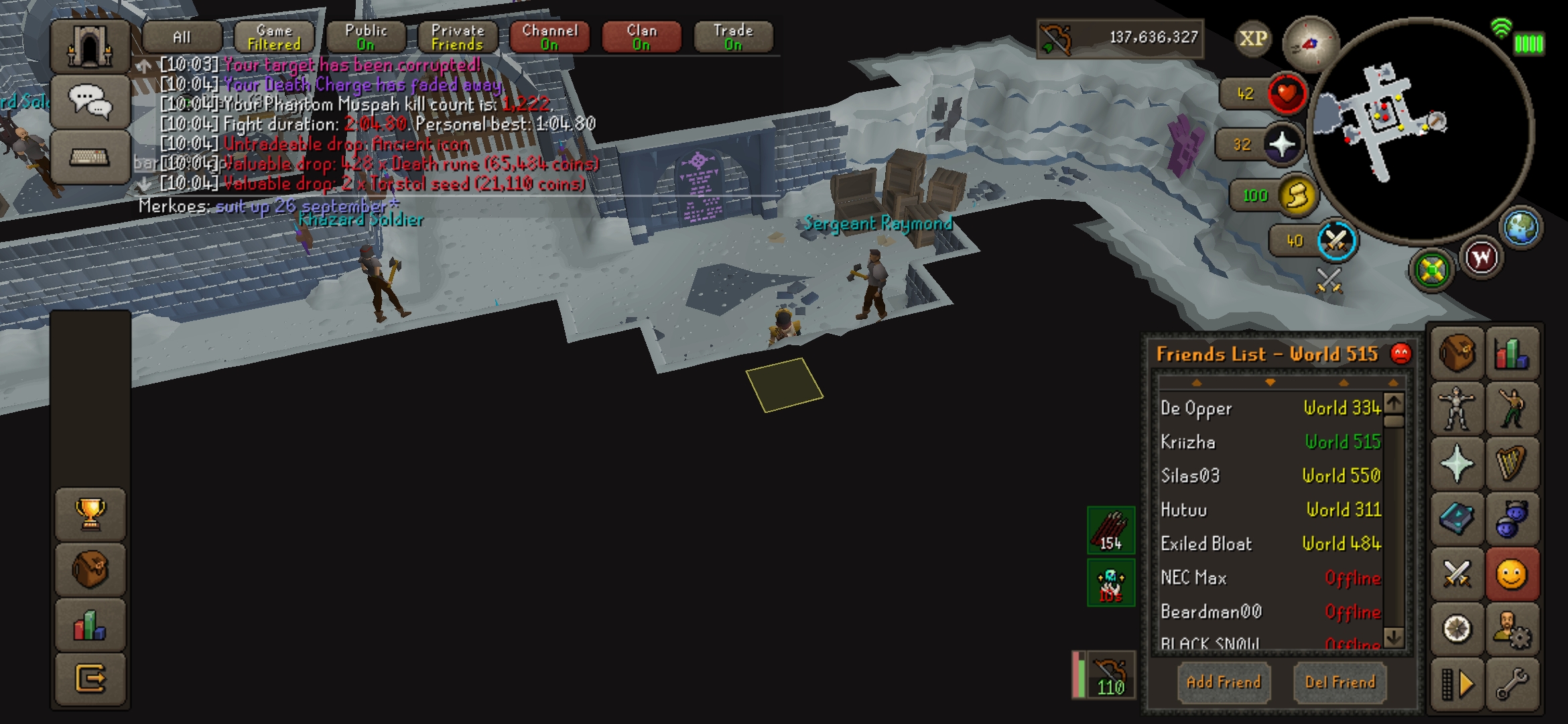Click the Del Friend button

tap(1340, 682)
